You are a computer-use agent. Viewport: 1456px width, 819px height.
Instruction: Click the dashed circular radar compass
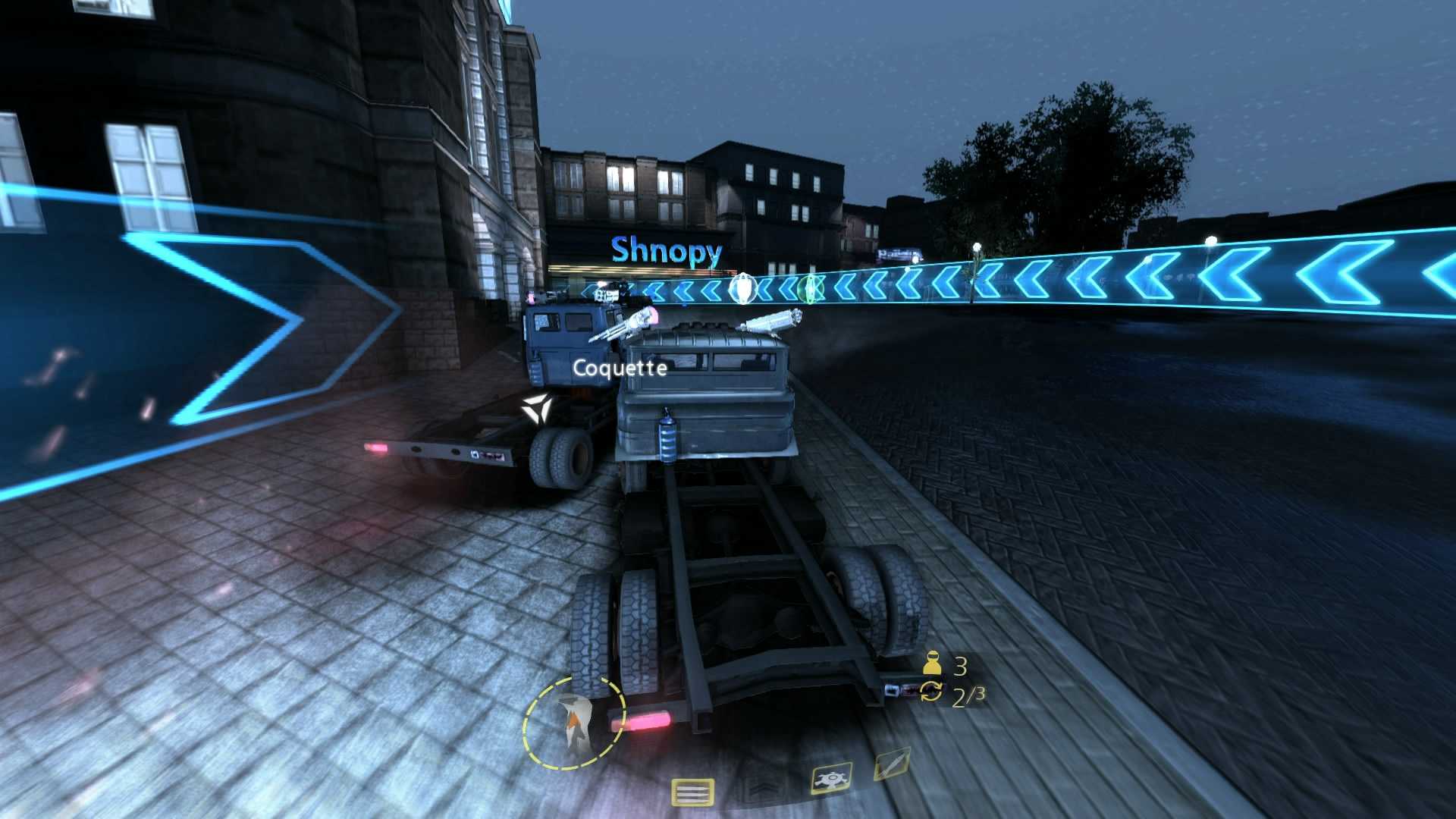[x=573, y=723]
